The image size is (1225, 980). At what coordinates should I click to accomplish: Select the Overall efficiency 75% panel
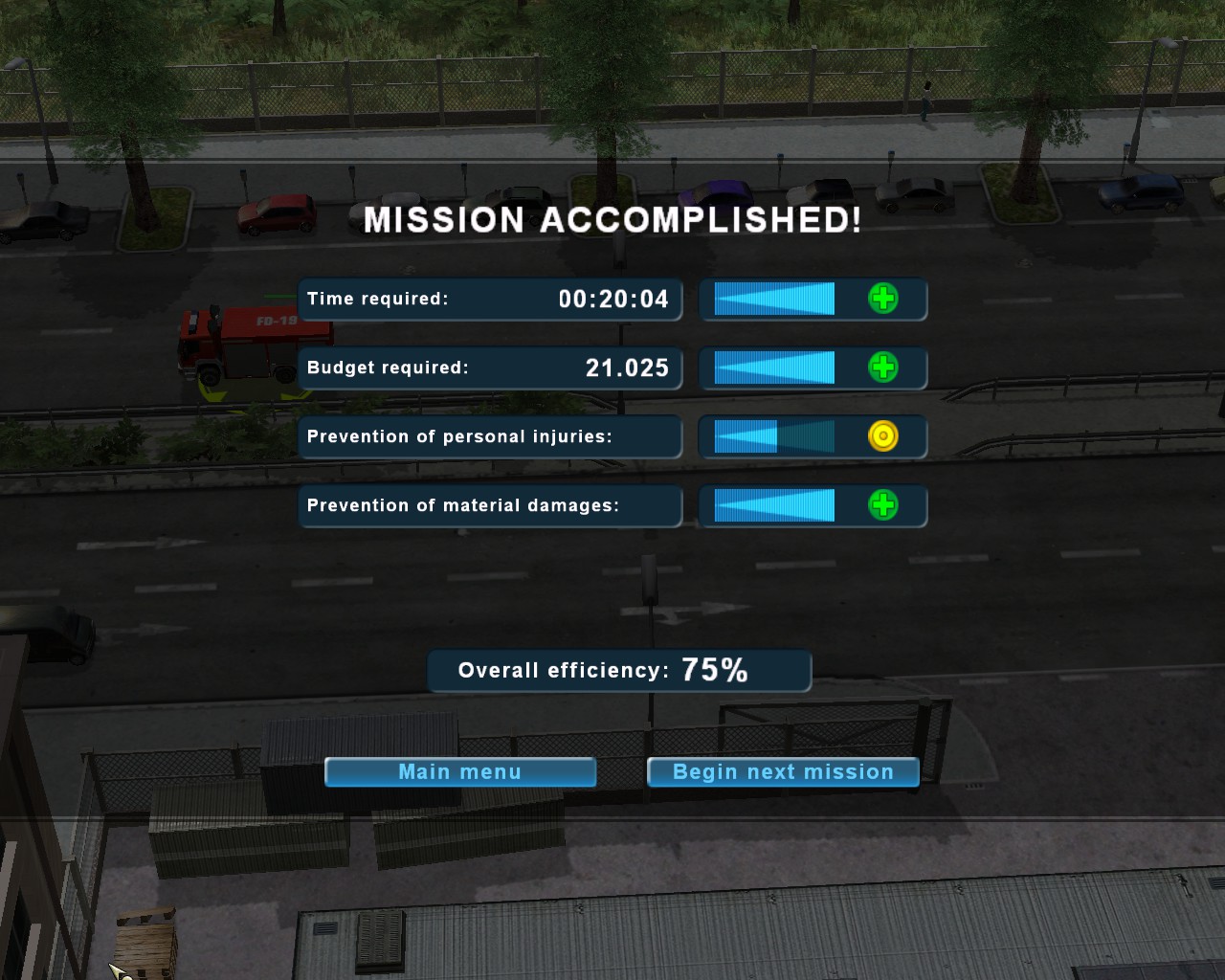pyautogui.click(x=619, y=670)
